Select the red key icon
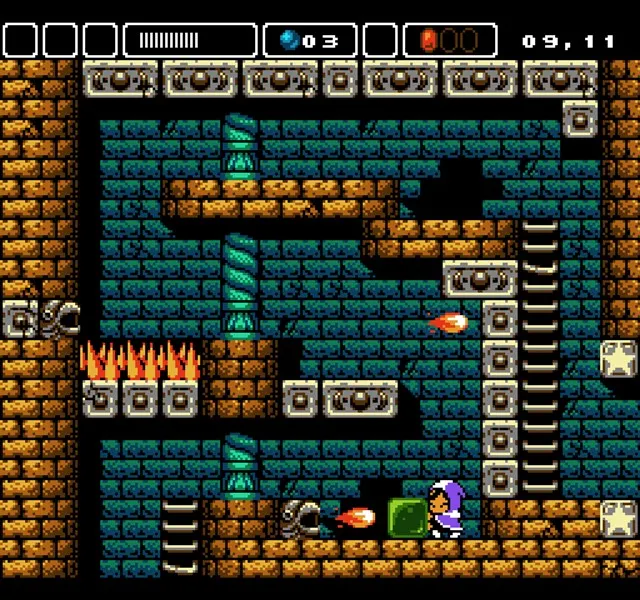Screen dimensions: 640x600 tap(429, 40)
